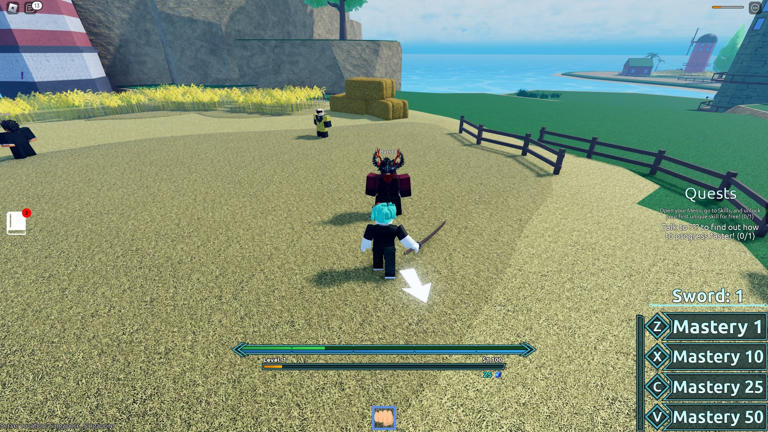Open the Roblox chat with 13 notifications
The height and width of the screenshot is (432, 768).
tap(32, 8)
